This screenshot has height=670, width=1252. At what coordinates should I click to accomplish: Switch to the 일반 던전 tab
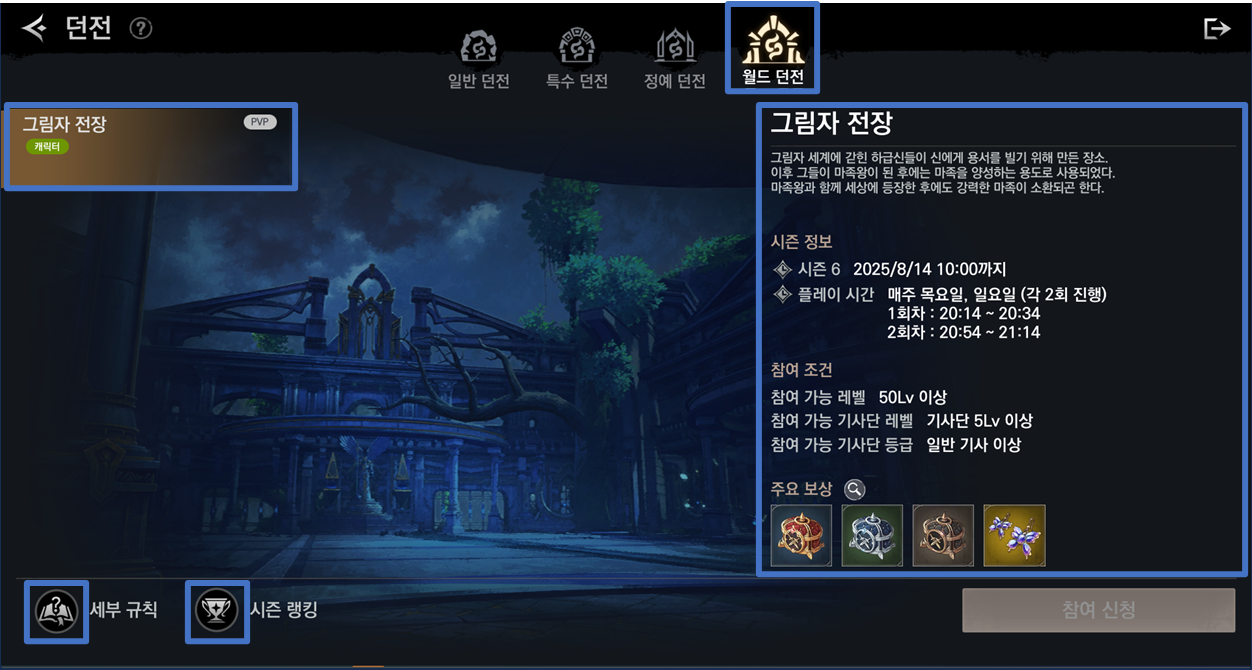[x=479, y=58]
